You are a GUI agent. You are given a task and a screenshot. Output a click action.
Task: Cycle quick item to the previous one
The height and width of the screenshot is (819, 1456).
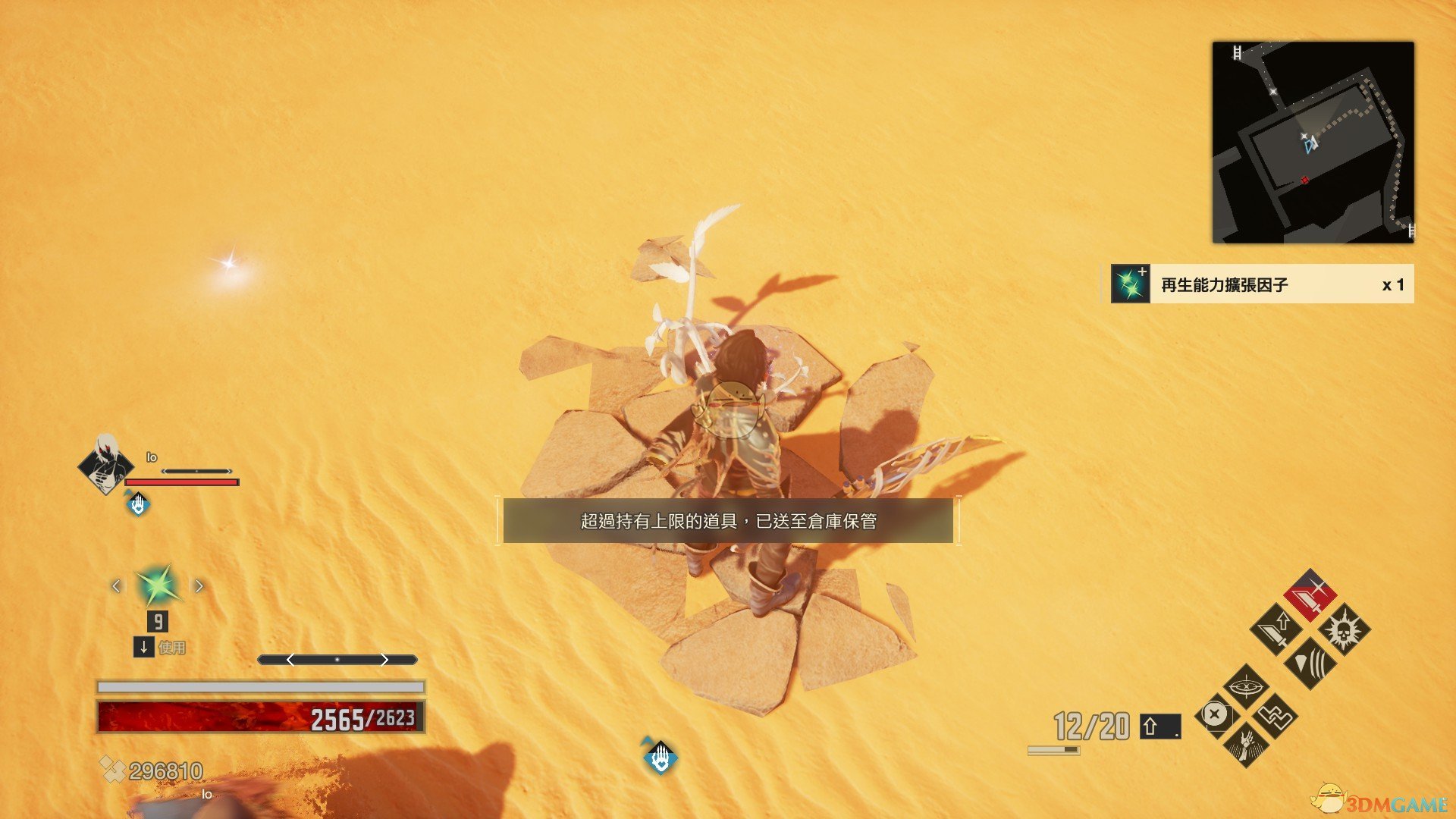[x=116, y=586]
